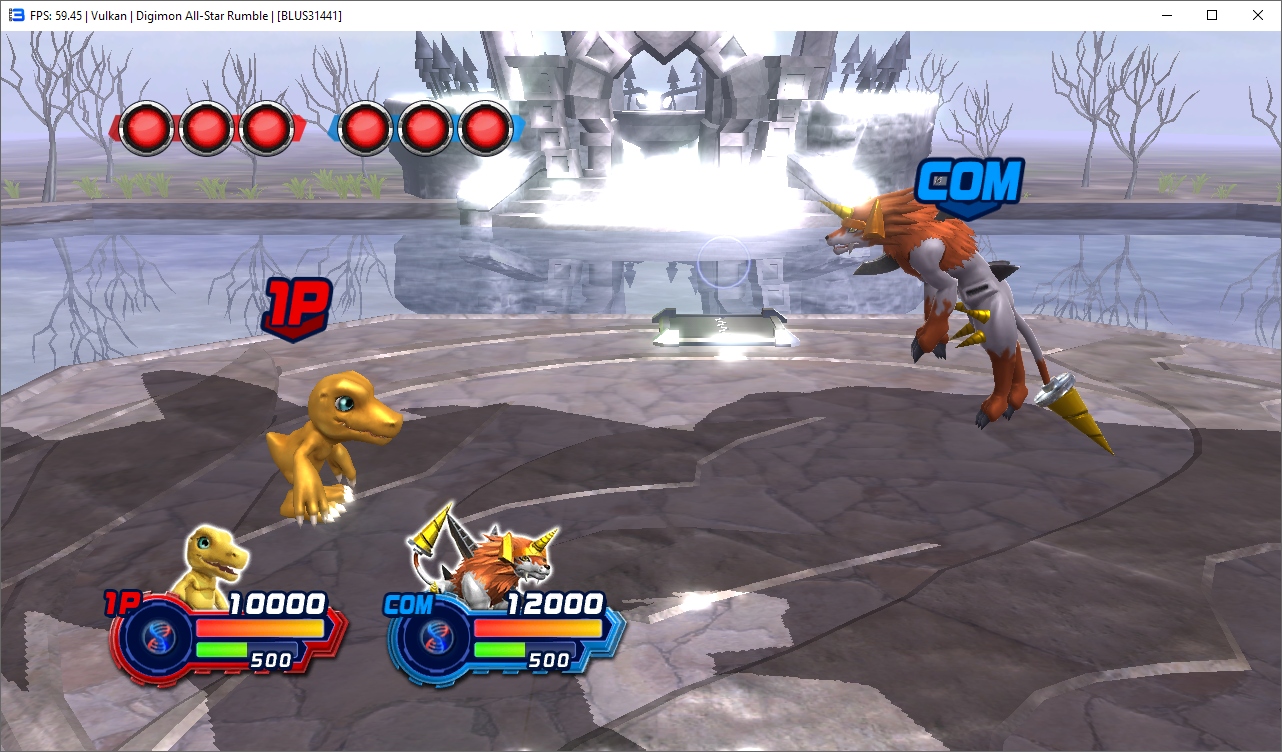The image size is (1282, 752).
Task: Maximize the game window
Action: point(1212,15)
